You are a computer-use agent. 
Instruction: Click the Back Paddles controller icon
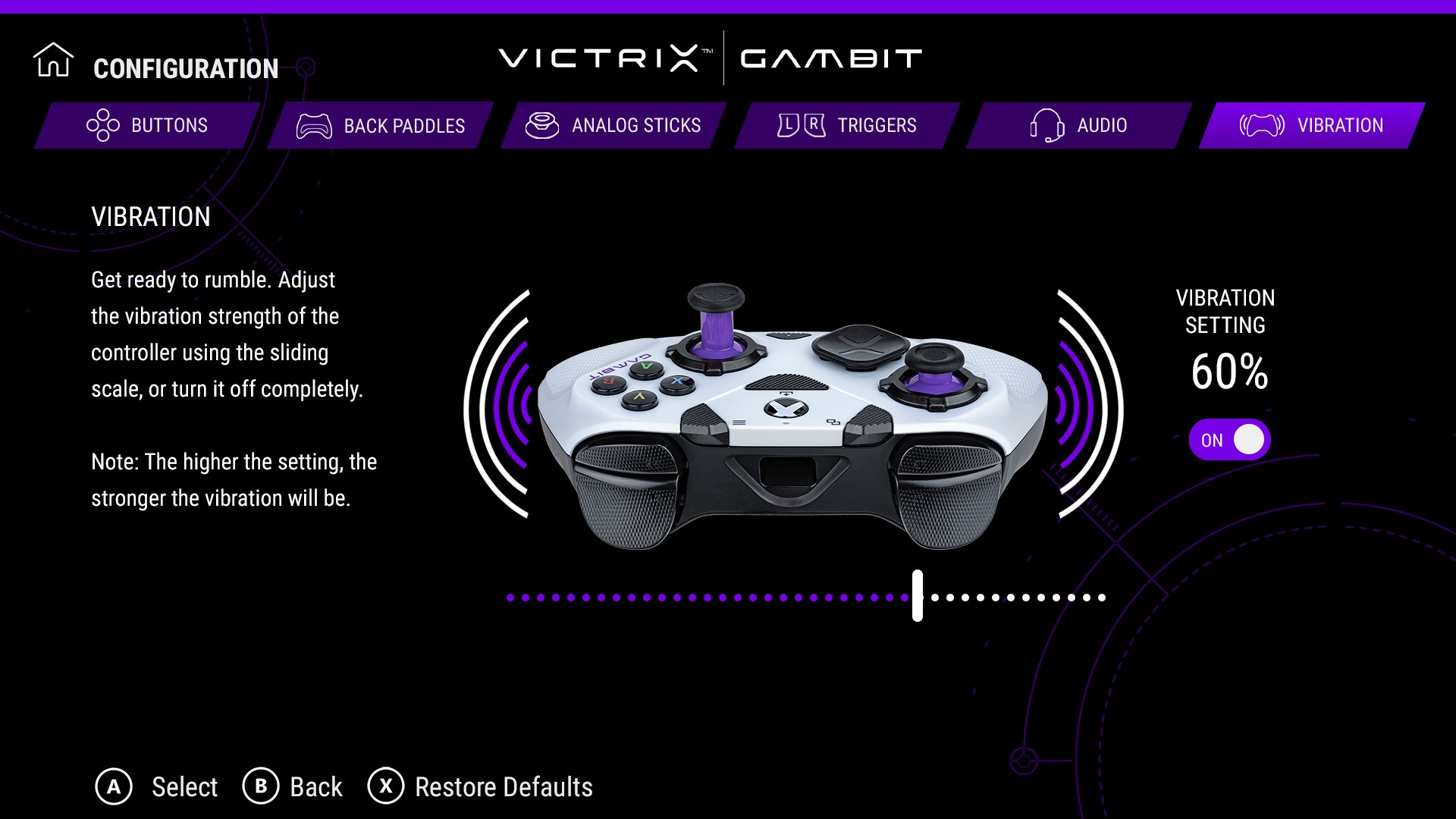[x=315, y=126]
